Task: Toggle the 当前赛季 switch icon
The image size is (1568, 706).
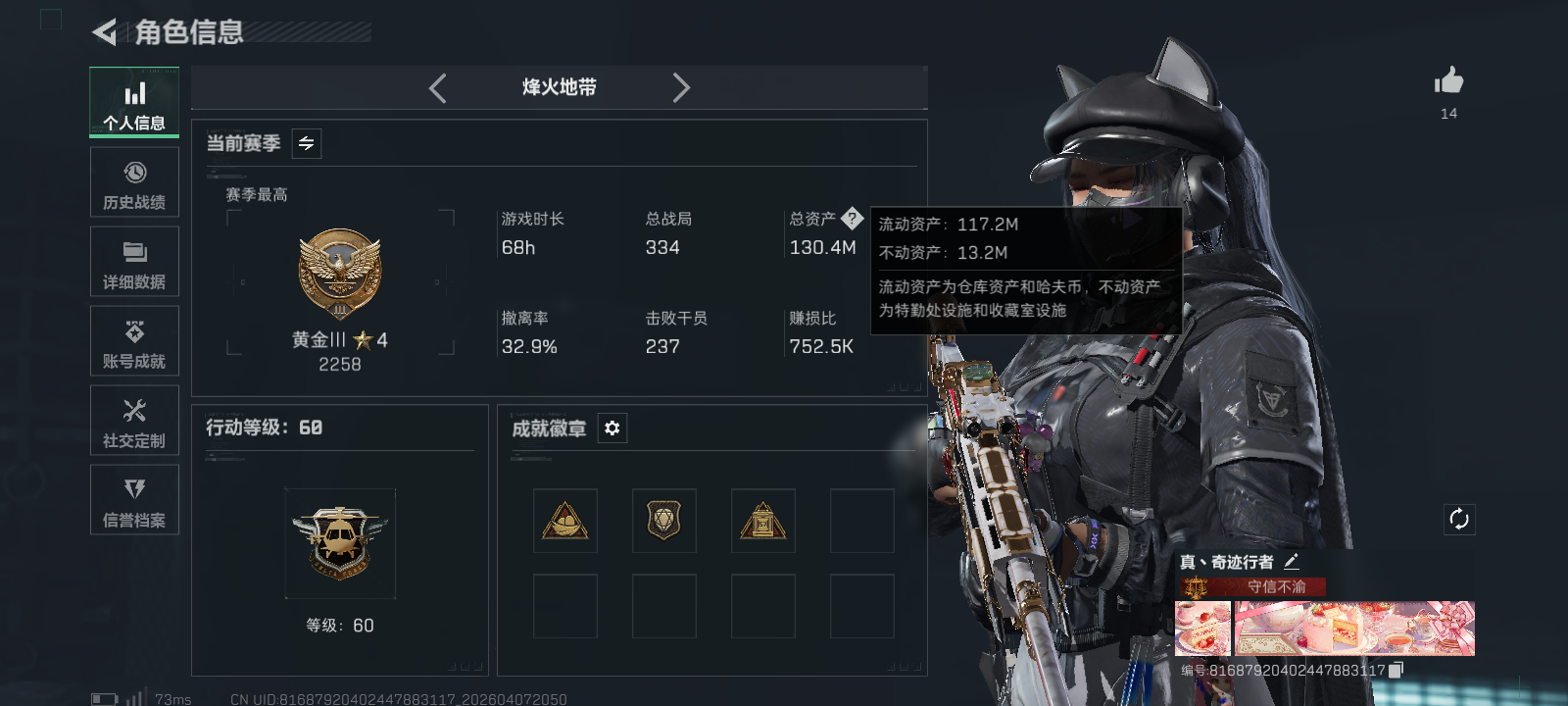Action: pos(305,143)
